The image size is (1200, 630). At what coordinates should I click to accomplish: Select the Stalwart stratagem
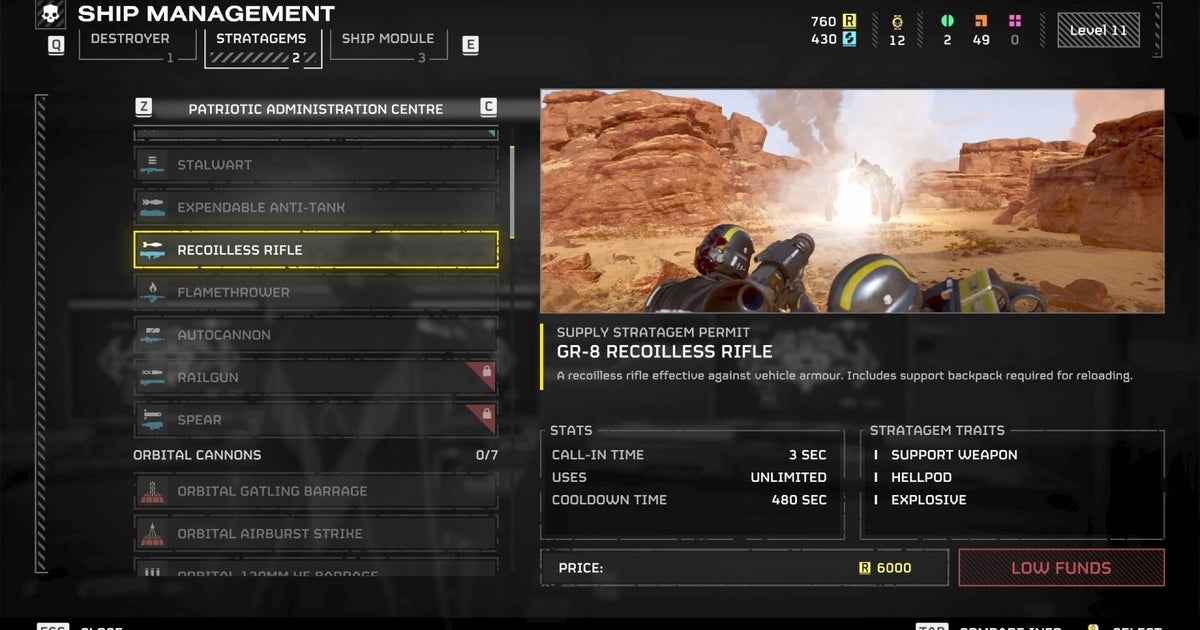(316, 165)
